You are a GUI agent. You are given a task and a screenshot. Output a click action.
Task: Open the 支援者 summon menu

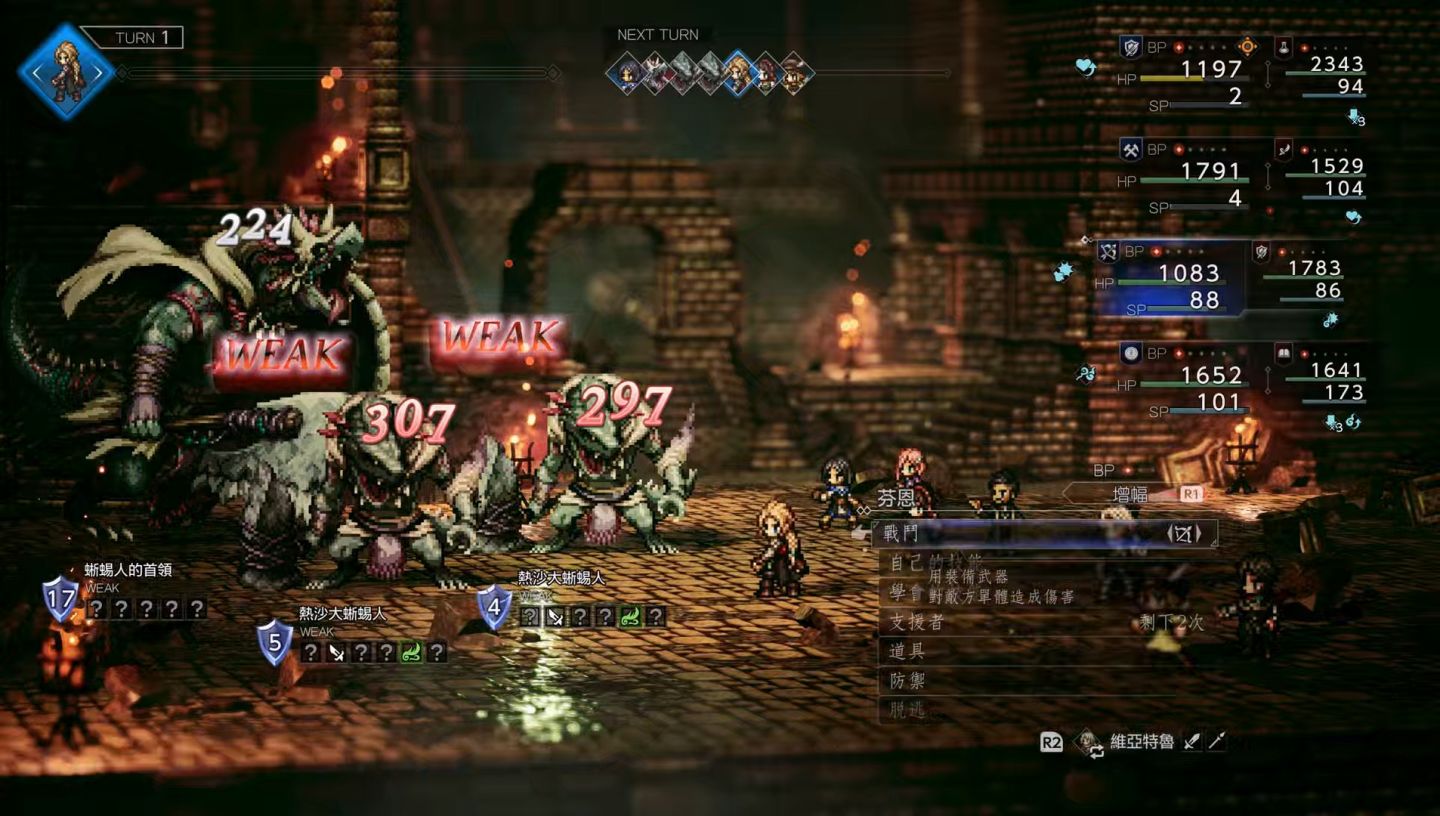click(917, 622)
